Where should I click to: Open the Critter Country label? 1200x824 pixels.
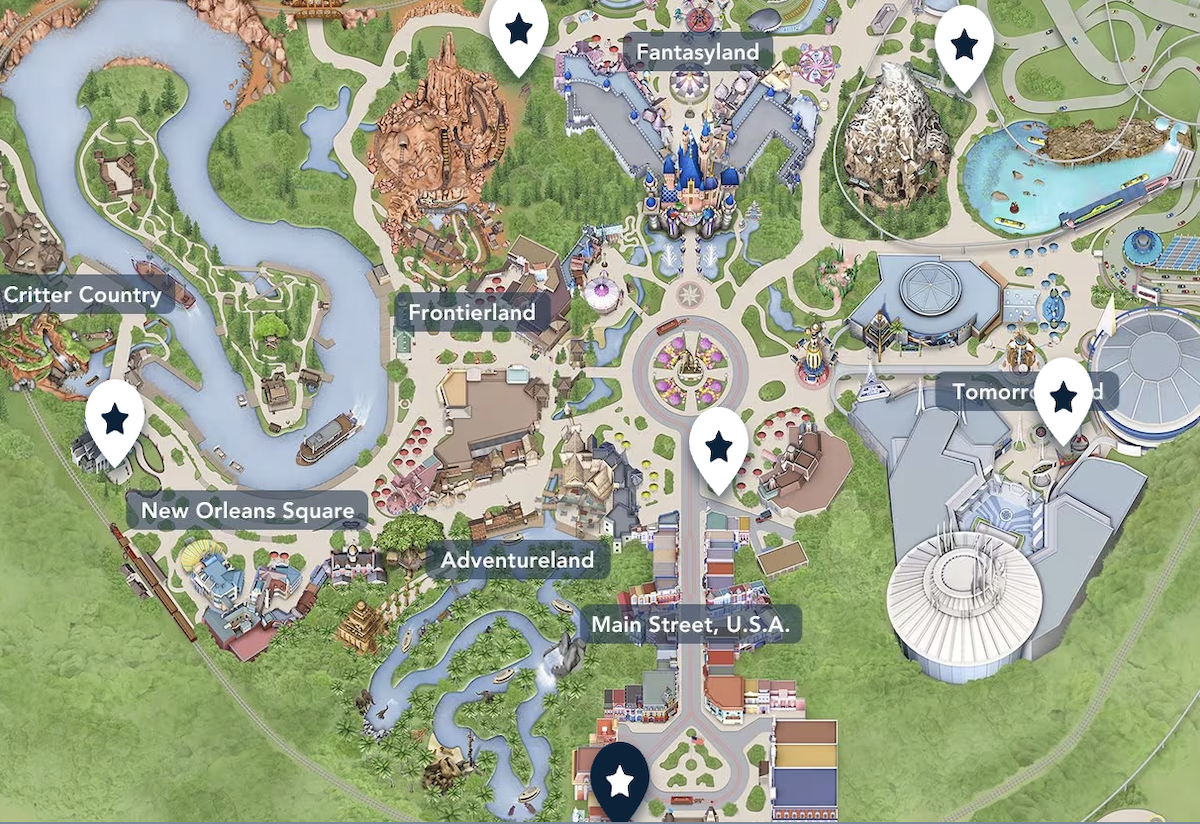[83, 295]
